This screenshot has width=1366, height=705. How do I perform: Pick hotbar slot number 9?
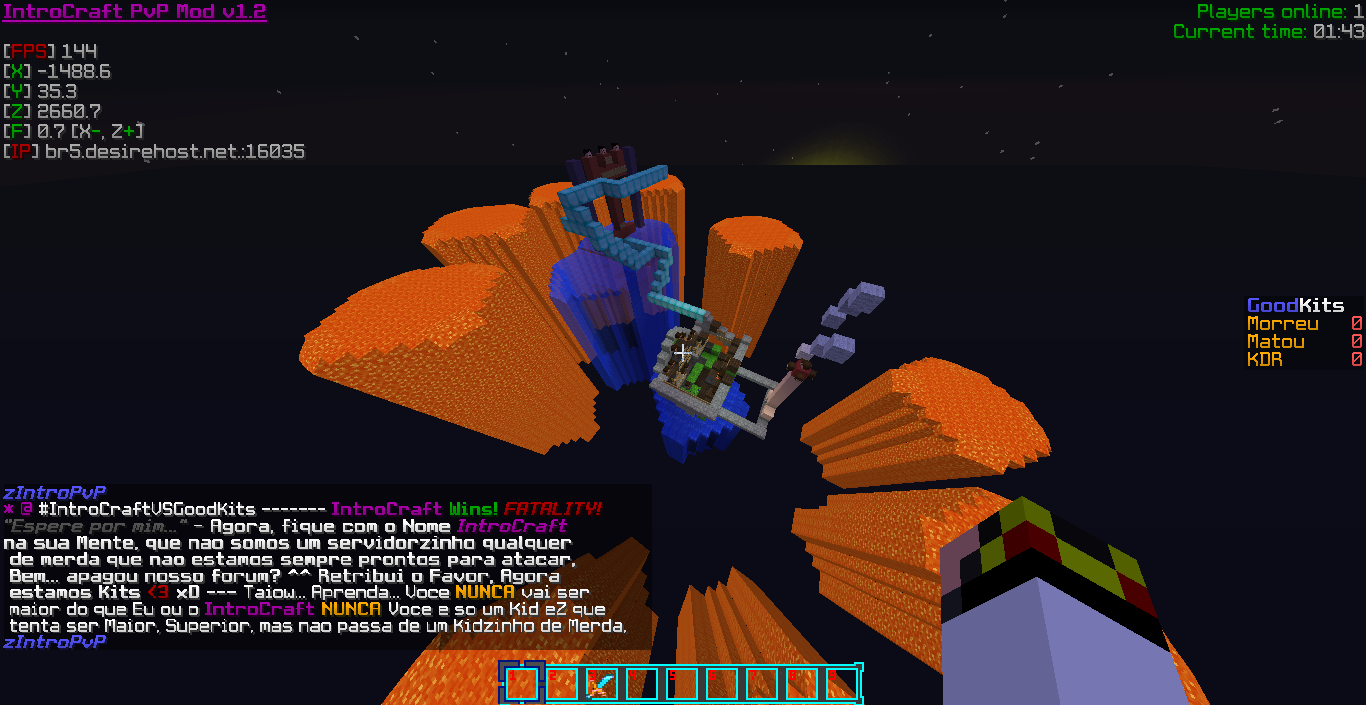pos(842,684)
